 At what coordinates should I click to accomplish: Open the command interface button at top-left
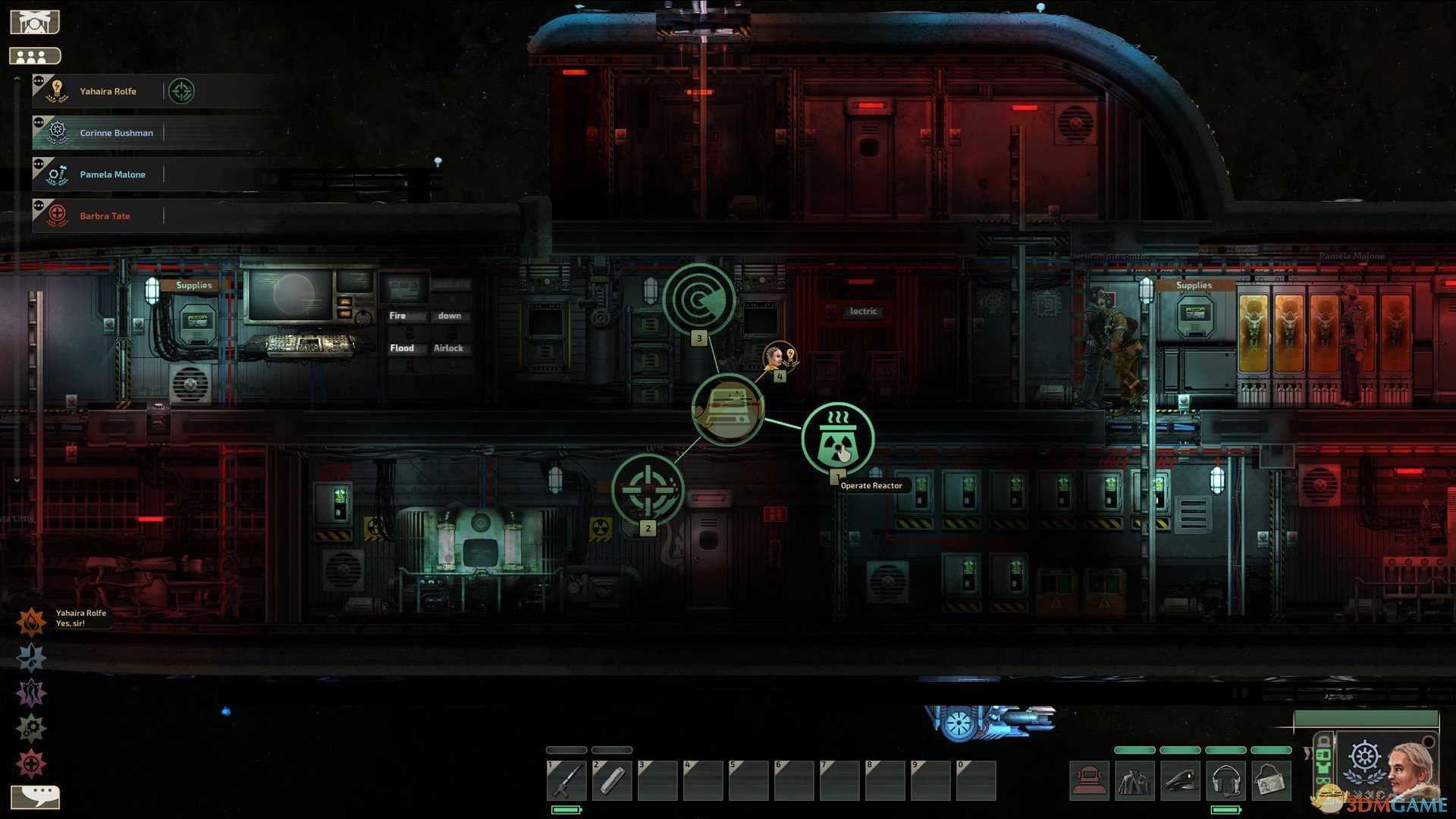tap(35, 22)
